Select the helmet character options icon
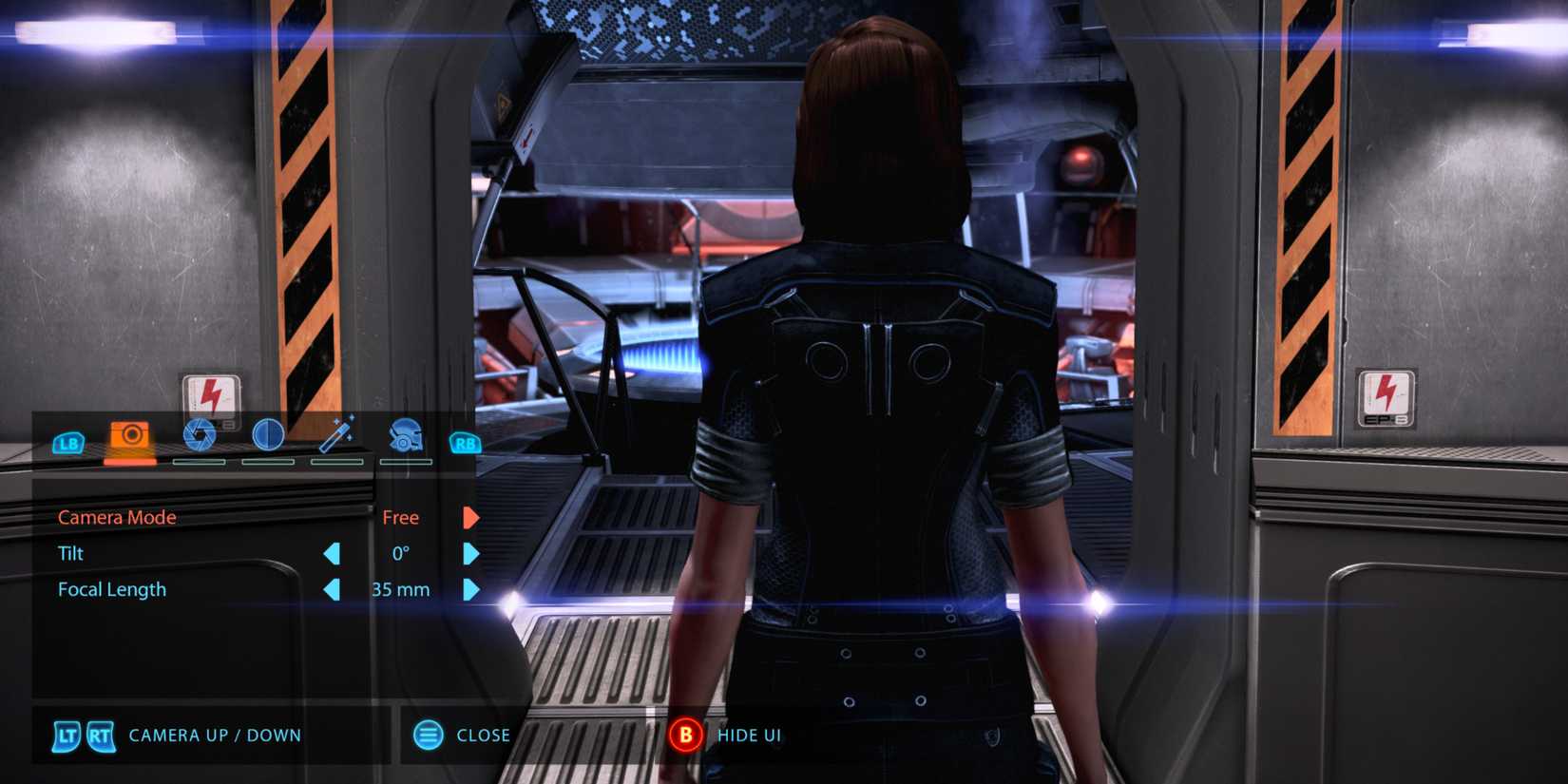This screenshot has height=784, width=1568. pos(407,435)
